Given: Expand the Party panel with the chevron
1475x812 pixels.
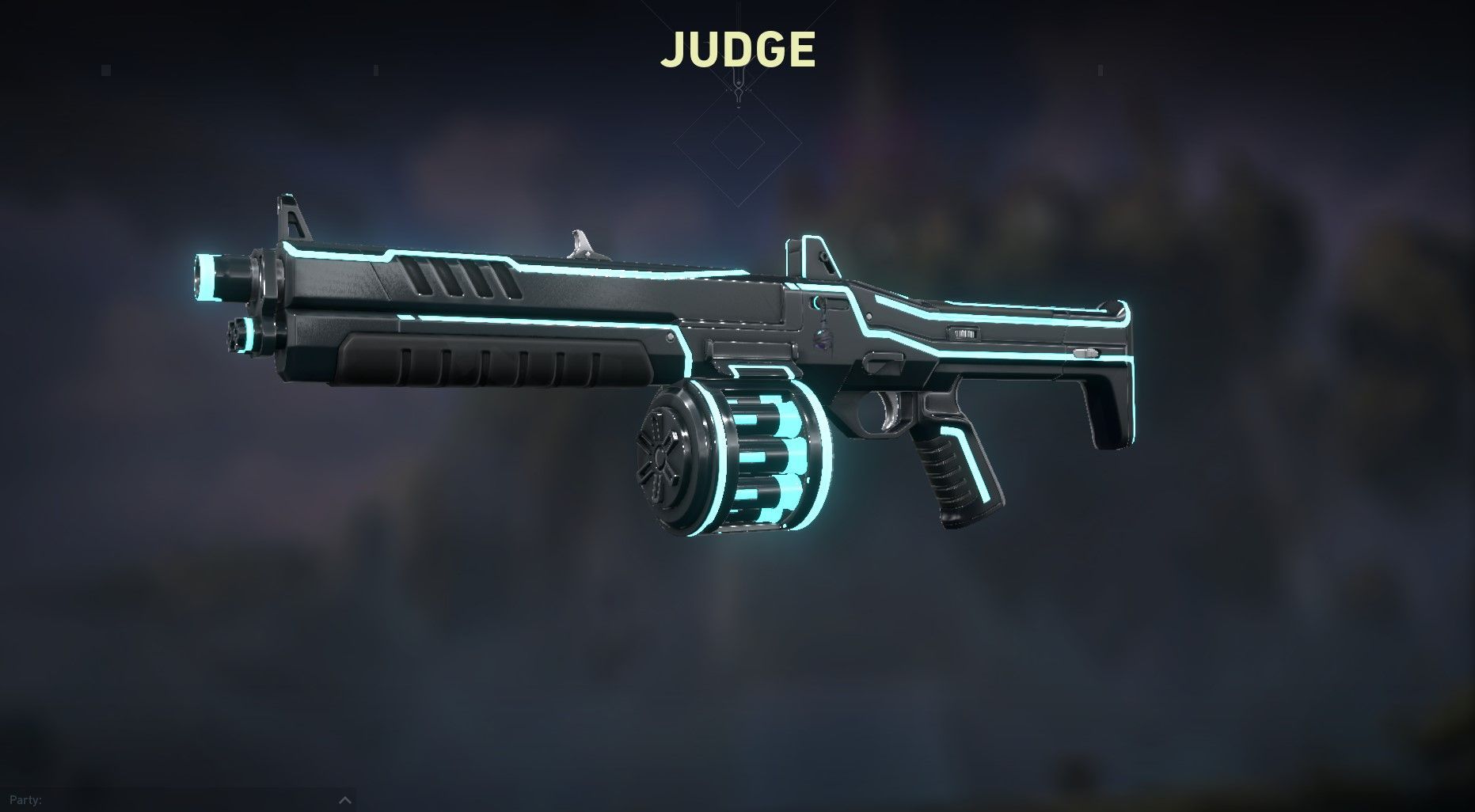Looking at the screenshot, I should click(x=345, y=800).
